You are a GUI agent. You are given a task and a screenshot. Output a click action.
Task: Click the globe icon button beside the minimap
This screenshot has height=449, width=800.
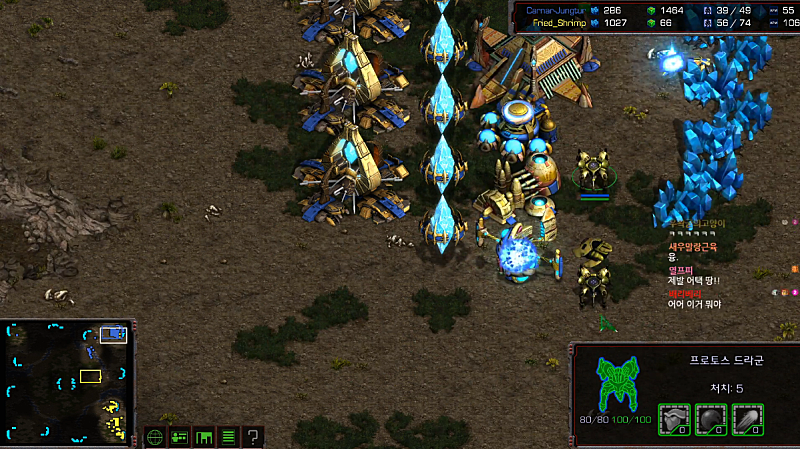[155, 436]
